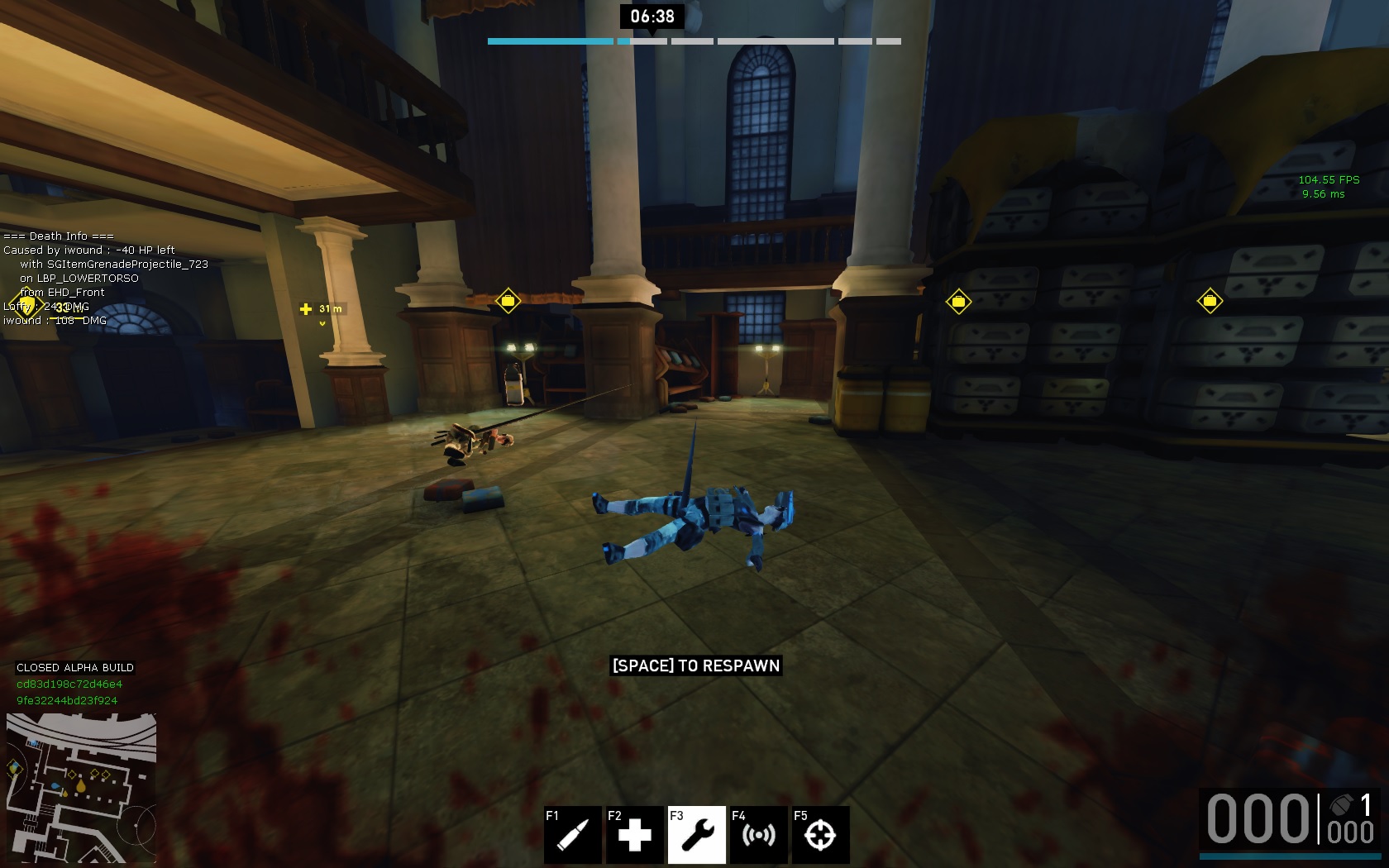Click the yellow medic cross 31 m marker
1389x868 pixels.
pyautogui.click(x=306, y=309)
